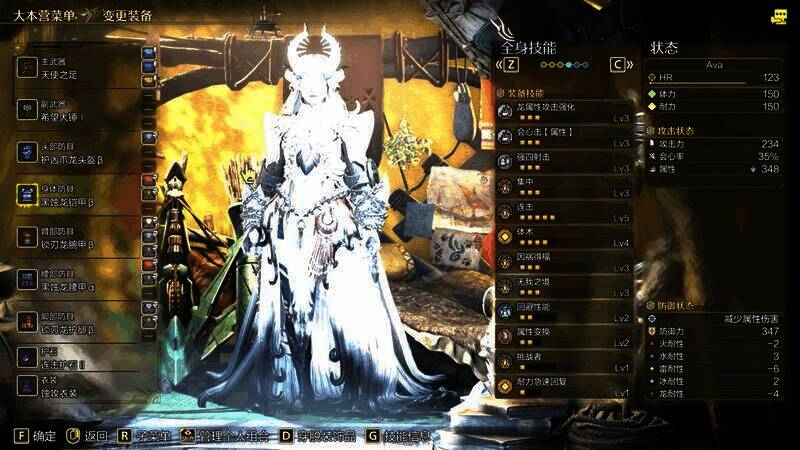This screenshot has width=800, height=450.
Task: Choose the 身体防具 chest armor slot
Action: tap(75, 195)
